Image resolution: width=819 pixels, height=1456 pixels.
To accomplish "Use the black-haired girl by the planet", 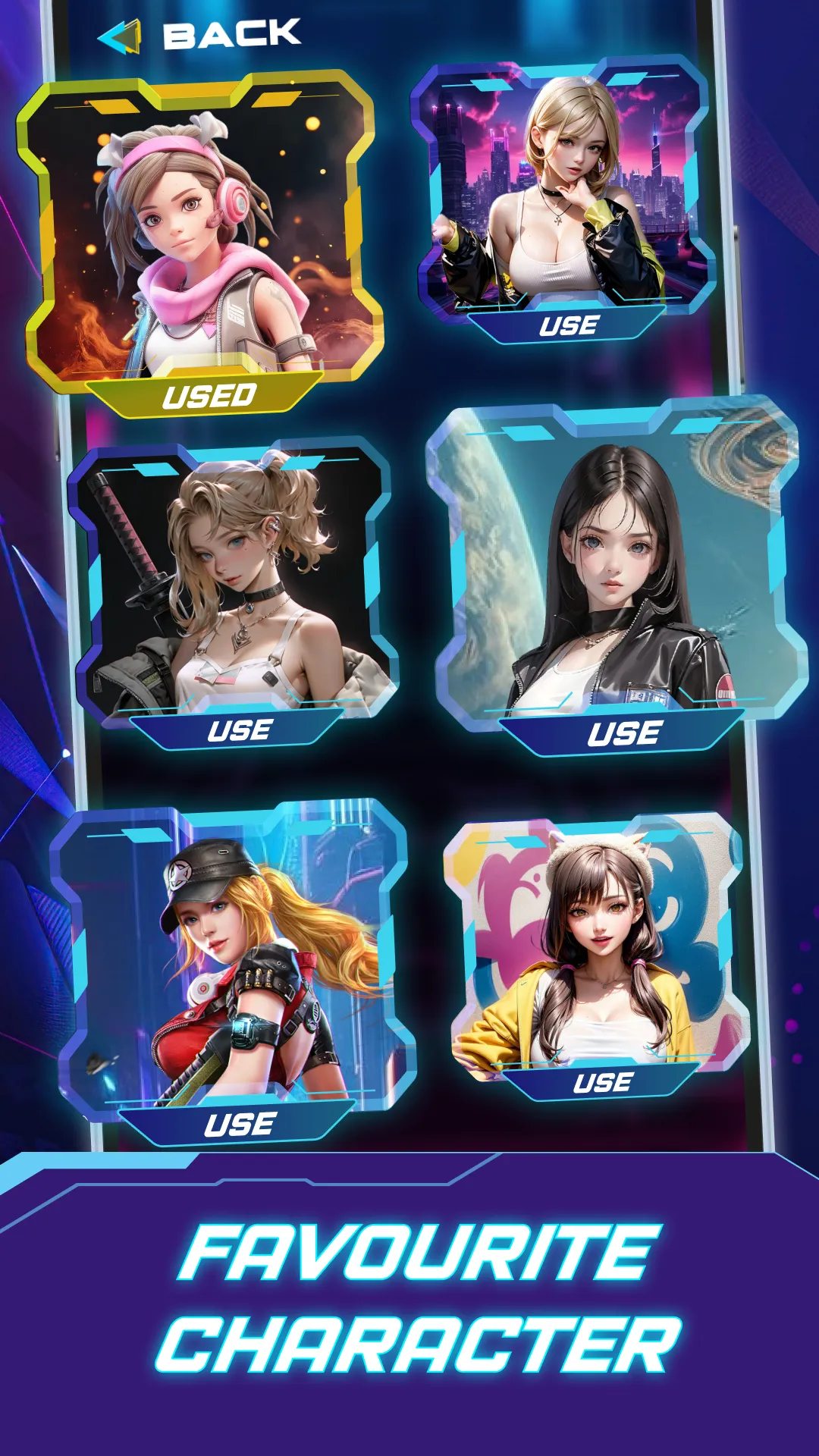I will [624, 733].
